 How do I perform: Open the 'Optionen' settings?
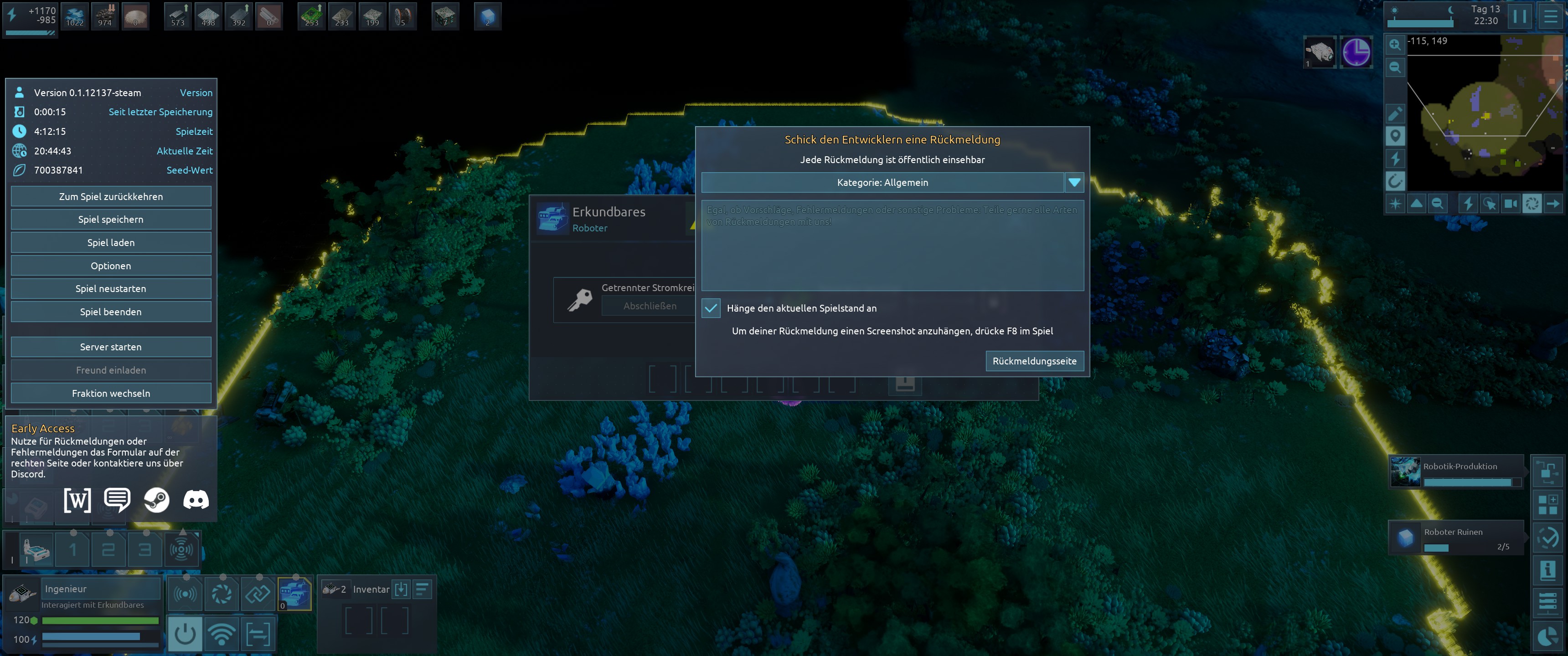pos(111,266)
